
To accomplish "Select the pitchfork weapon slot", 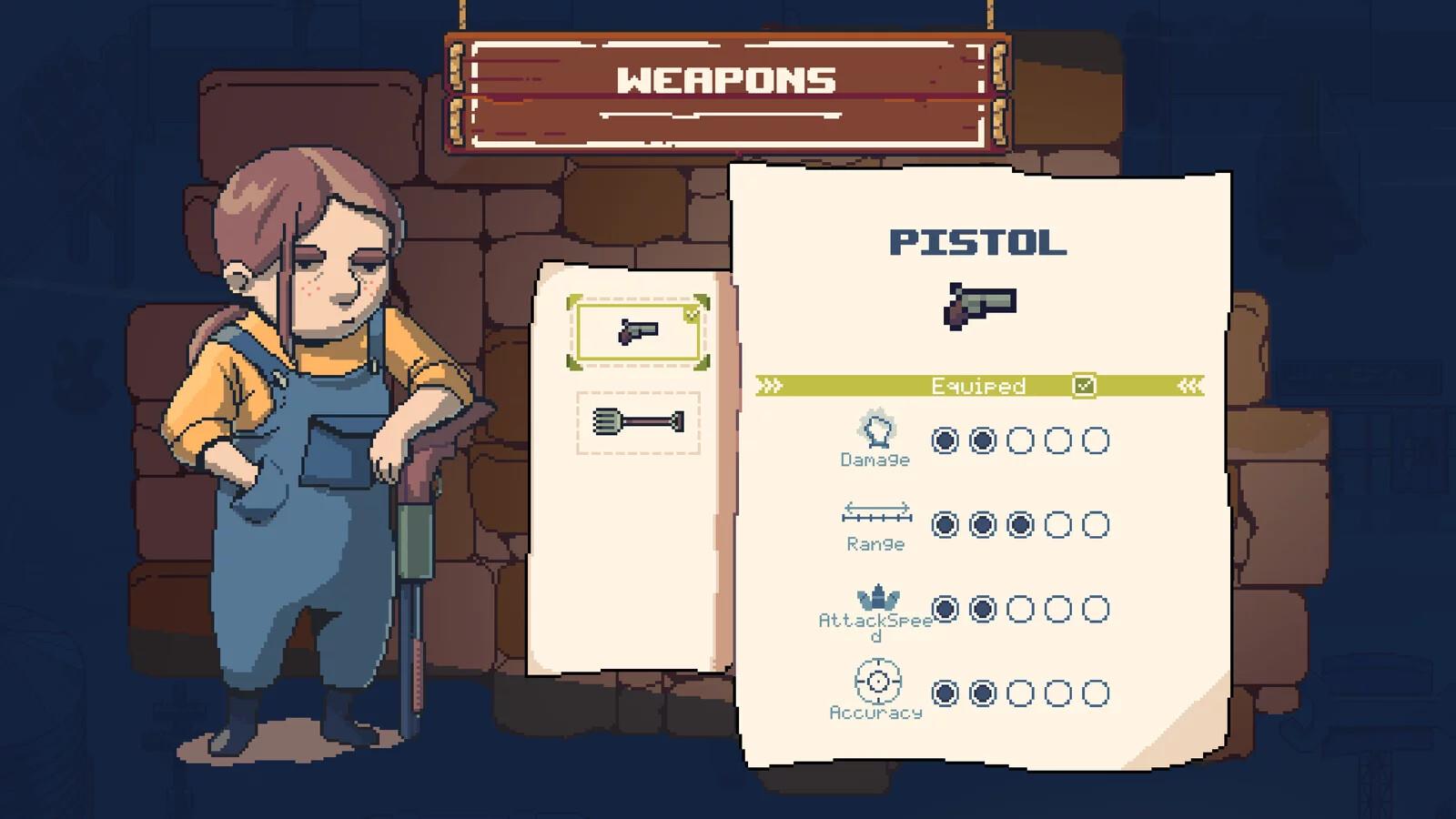I will 637,421.
